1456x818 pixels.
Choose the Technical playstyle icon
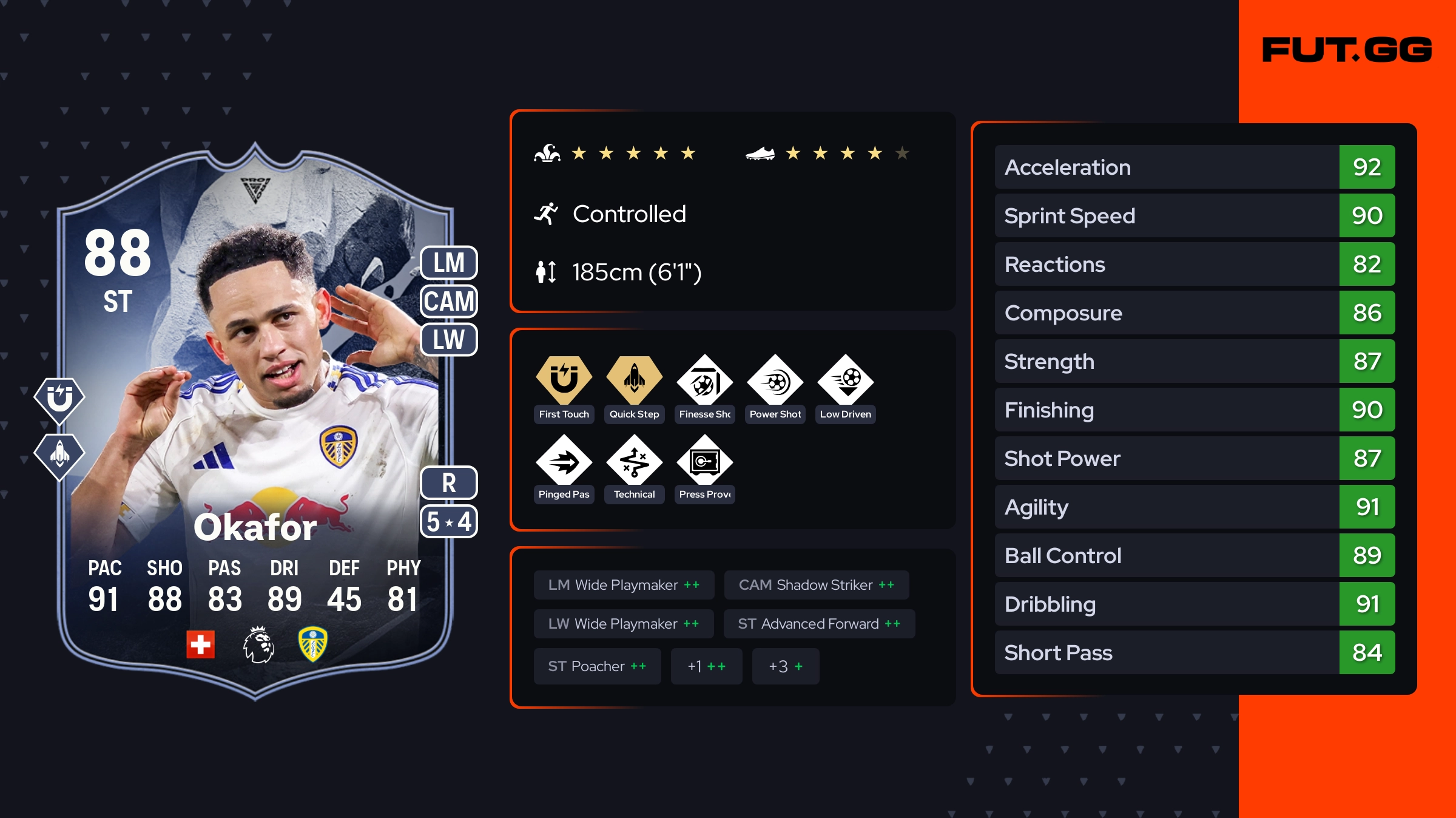(634, 462)
